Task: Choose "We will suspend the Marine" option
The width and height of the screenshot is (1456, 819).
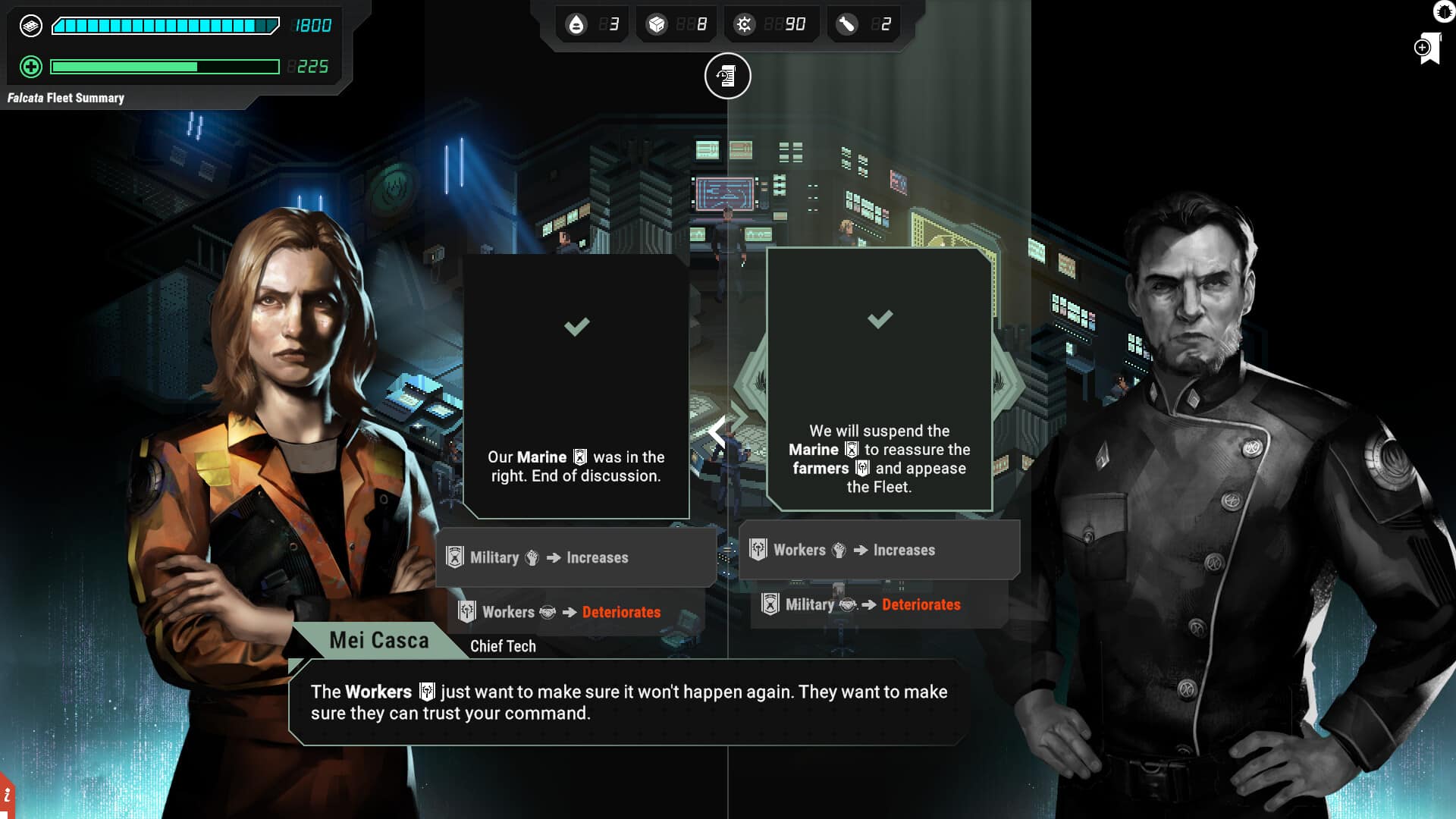Action: tap(879, 379)
